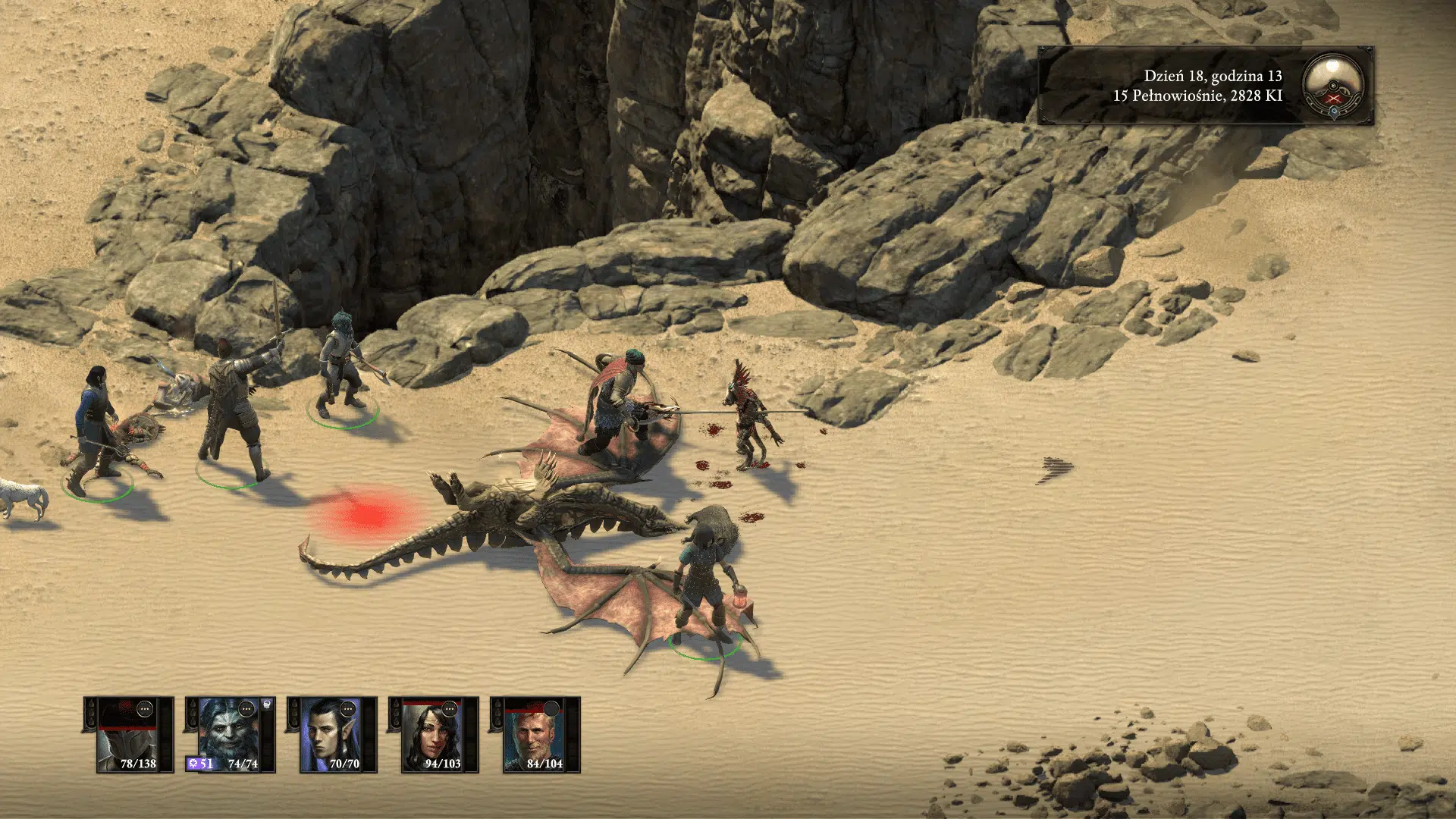Open the ellipsis menu on the first party portrait

pos(144,709)
